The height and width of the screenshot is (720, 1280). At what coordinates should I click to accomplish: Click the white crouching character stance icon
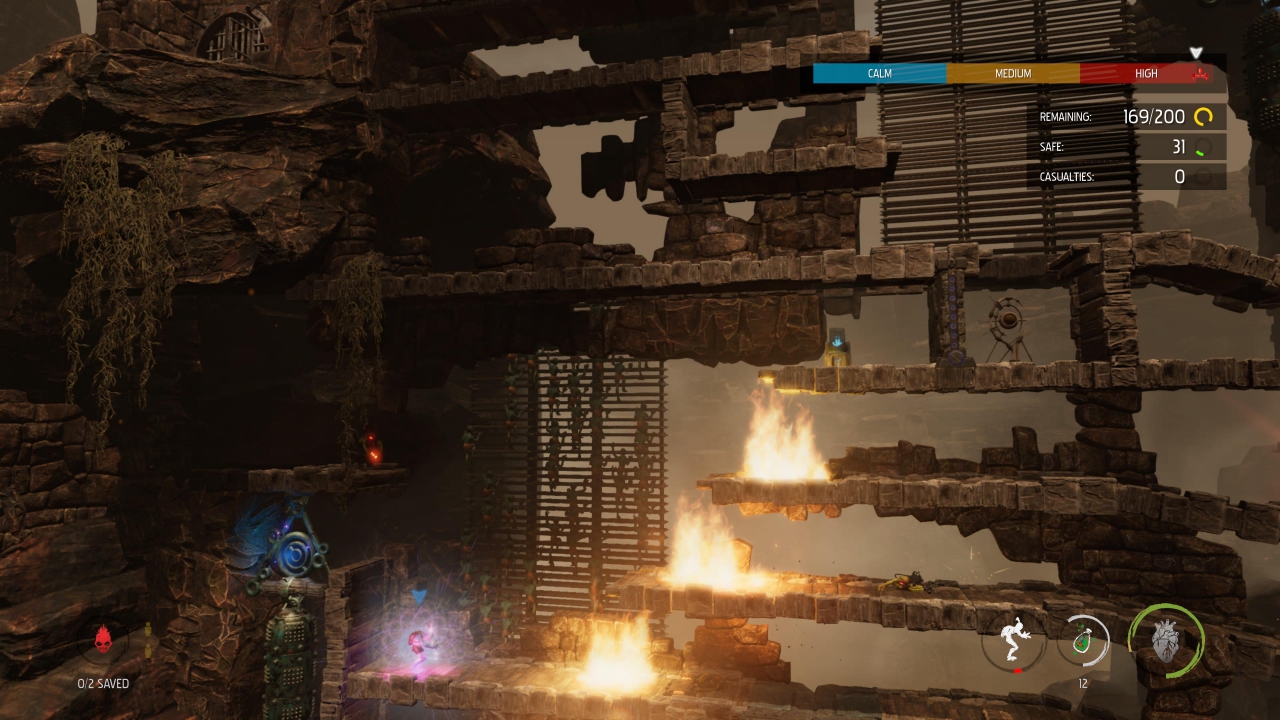click(x=1013, y=642)
